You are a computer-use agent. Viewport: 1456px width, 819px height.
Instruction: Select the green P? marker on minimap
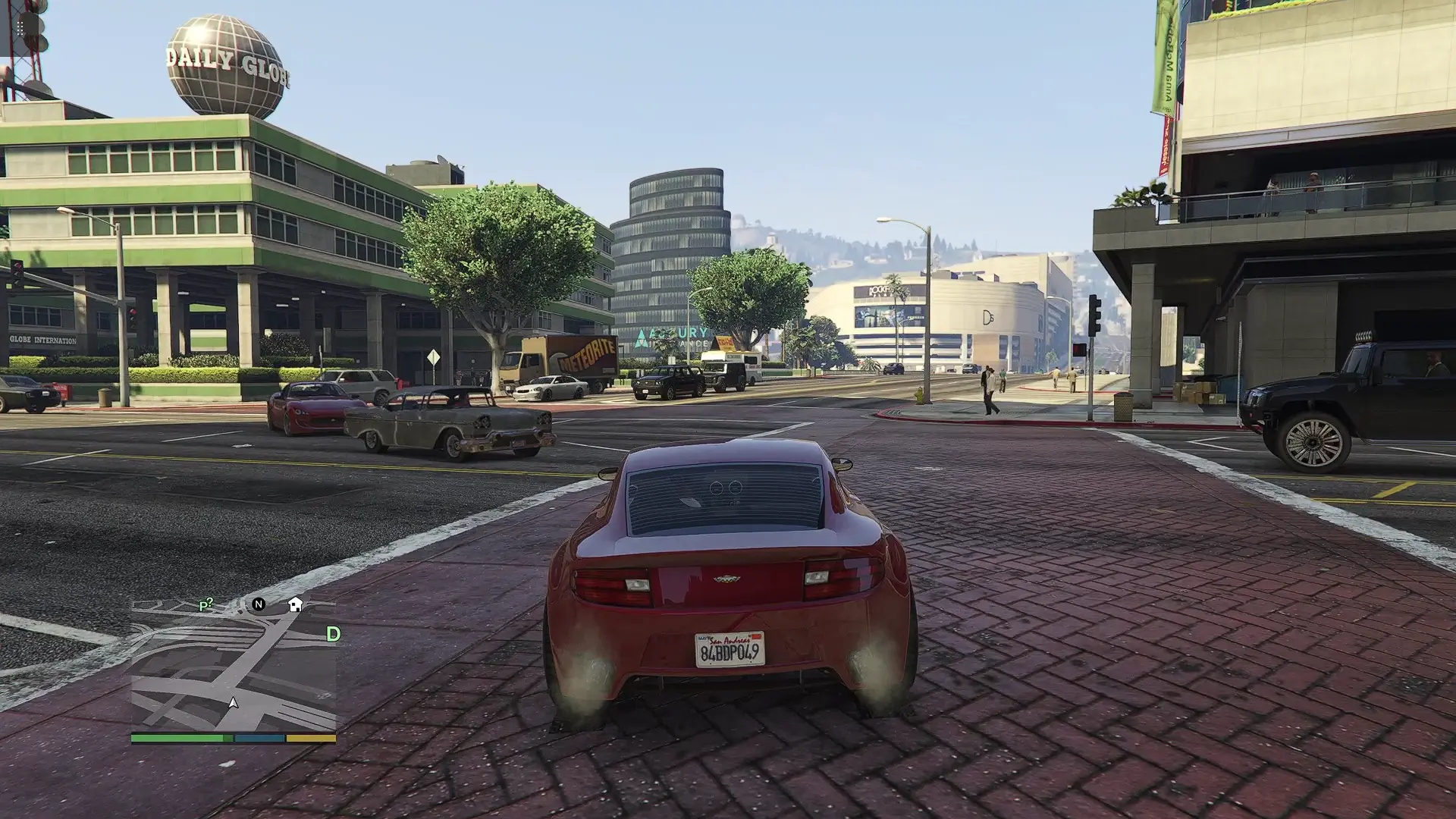point(206,604)
